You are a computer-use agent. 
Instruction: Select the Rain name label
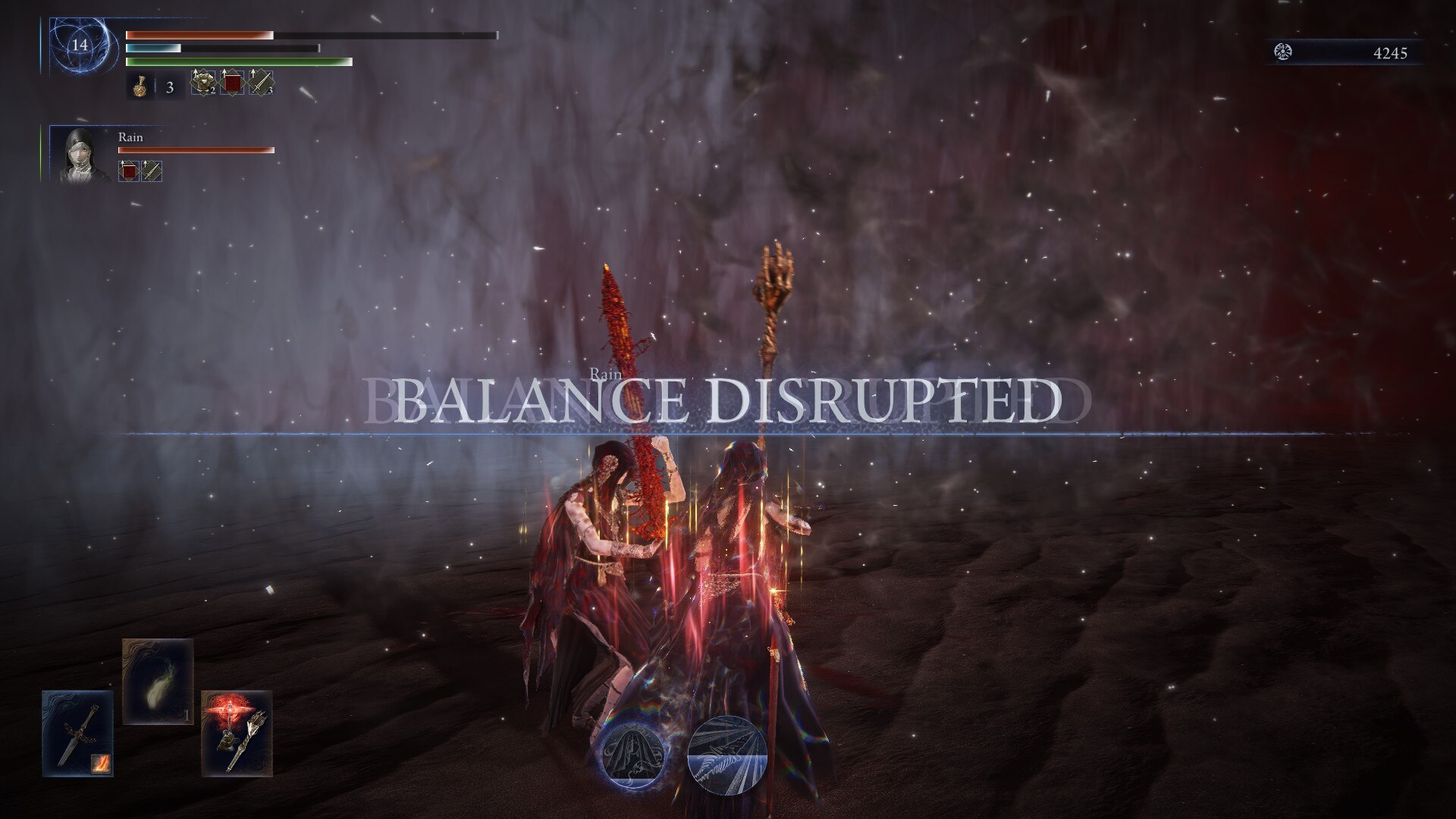pyautogui.click(x=130, y=138)
